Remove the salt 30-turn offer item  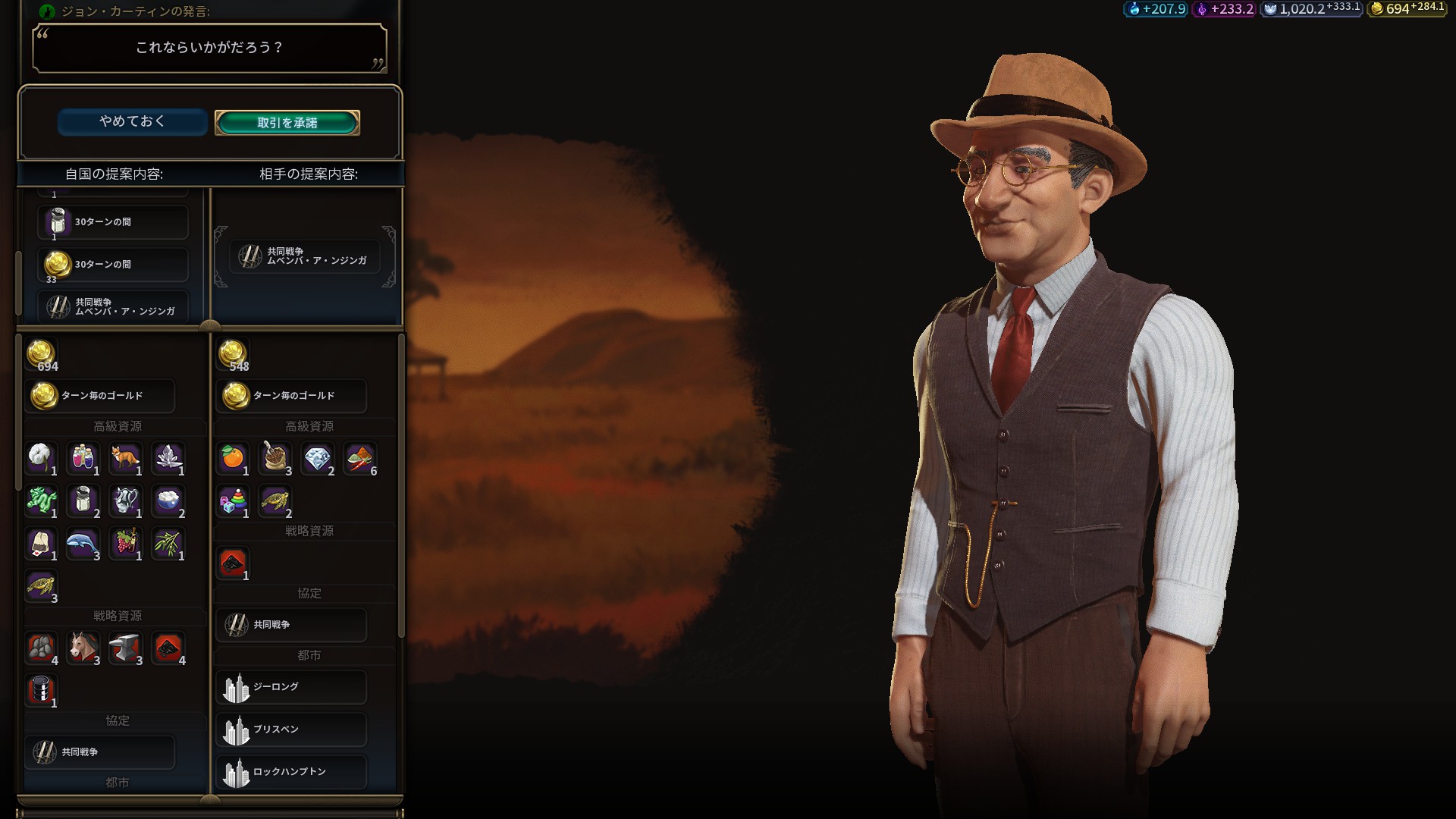[112, 222]
